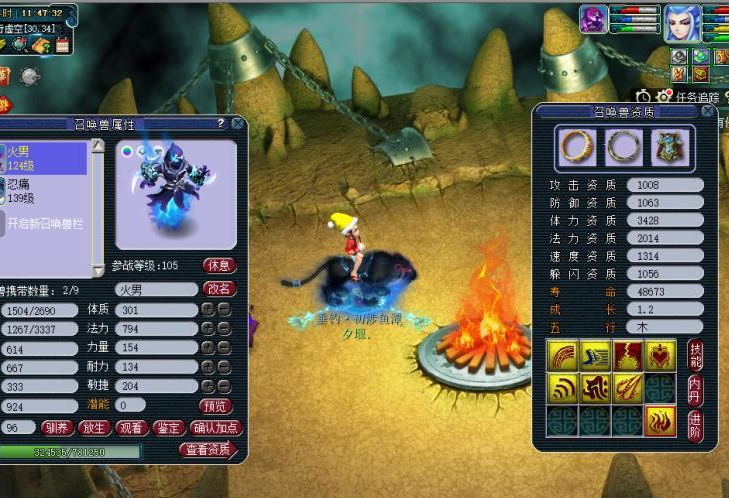
Task: Switch to the 技能 skills tab
Action: click(696, 356)
